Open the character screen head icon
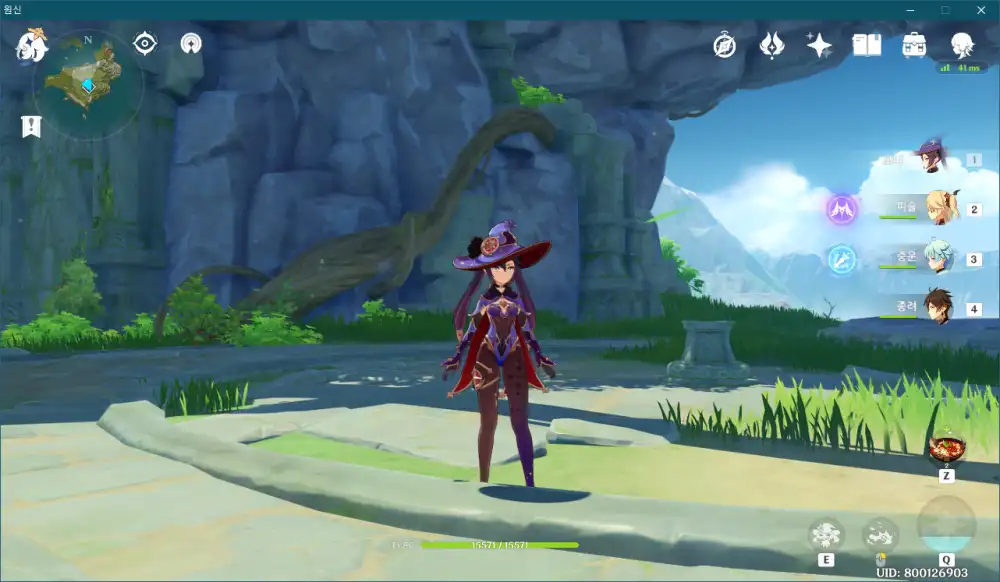The image size is (1000, 582). pyautogui.click(x=962, y=45)
